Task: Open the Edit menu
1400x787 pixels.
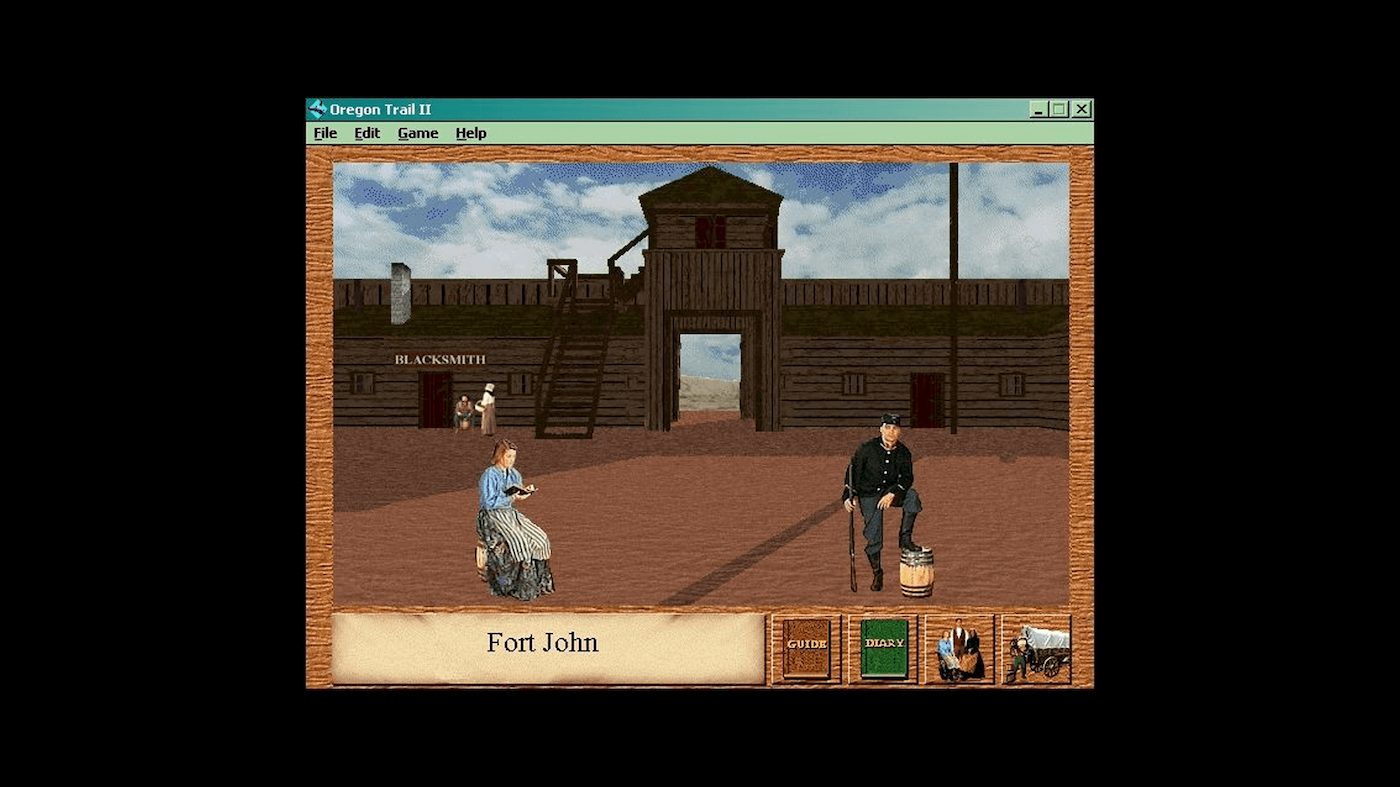Action: [x=366, y=133]
